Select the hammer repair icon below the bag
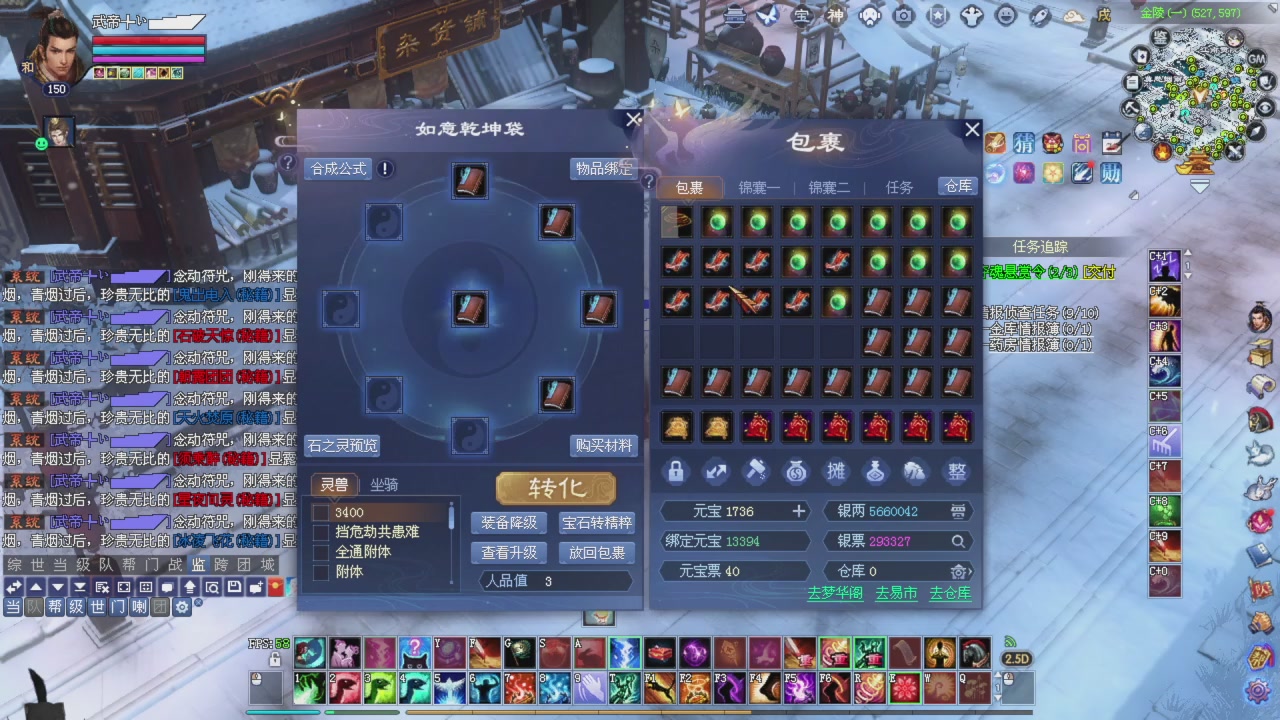This screenshot has width=1280, height=720. tap(757, 473)
